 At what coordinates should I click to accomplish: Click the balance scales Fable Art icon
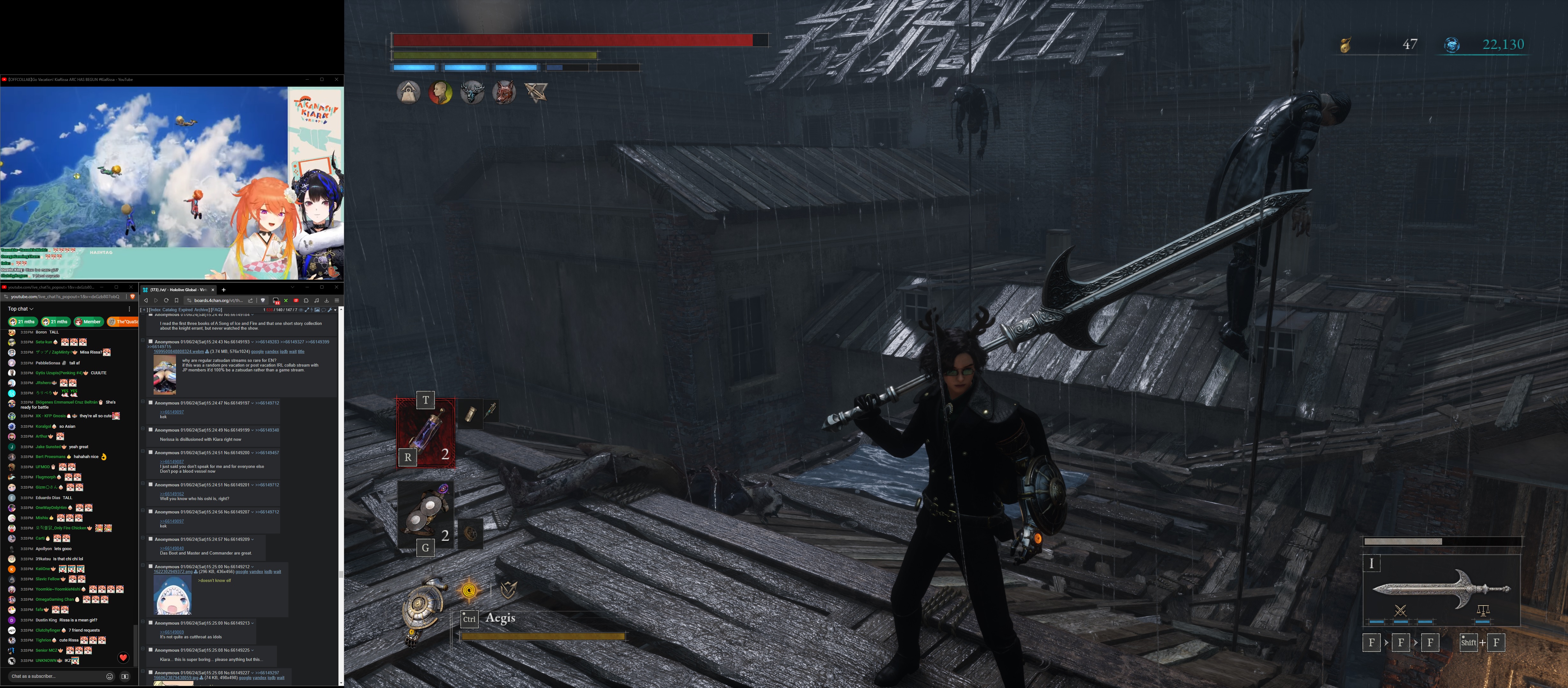pos(1483,610)
